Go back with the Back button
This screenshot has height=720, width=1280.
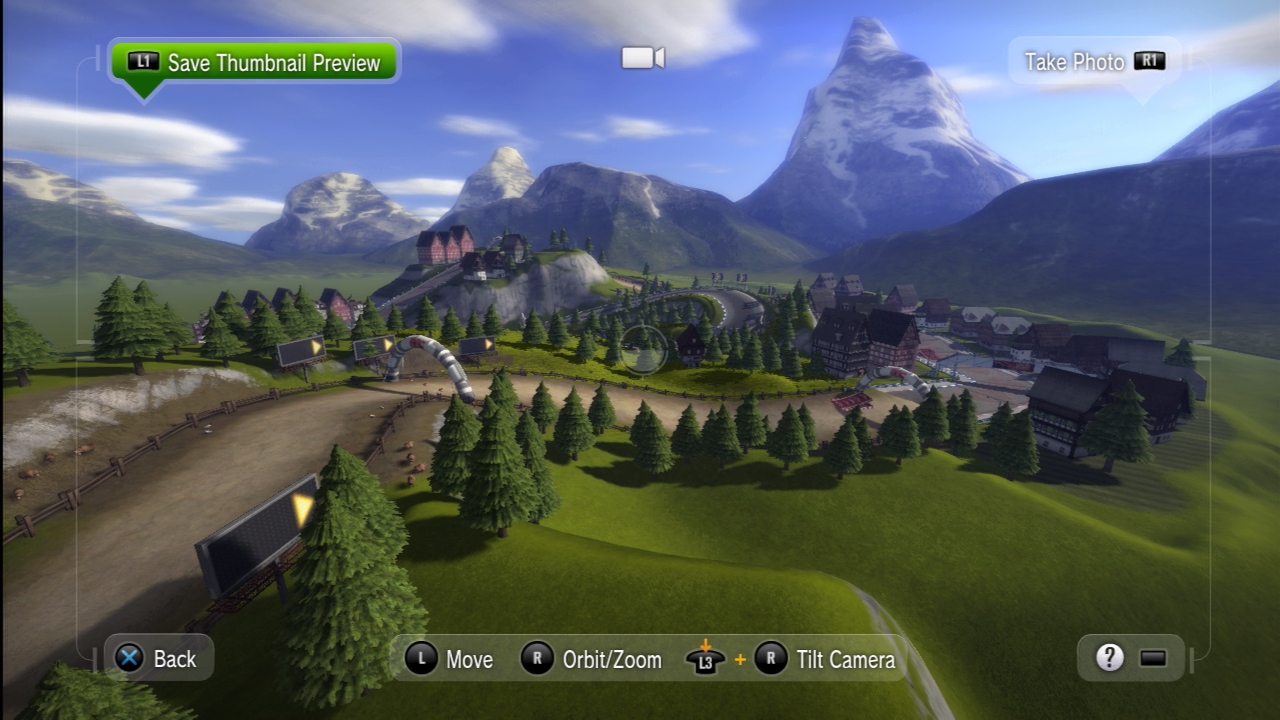(x=158, y=658)
